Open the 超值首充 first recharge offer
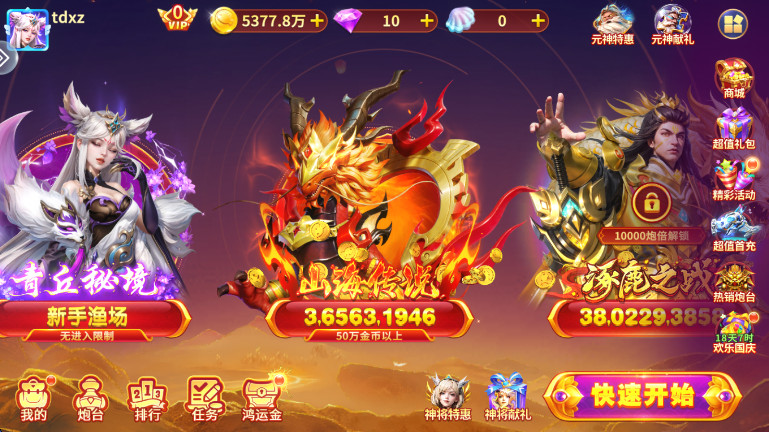This screenshot has width=769, height=432. click(734, 232)
